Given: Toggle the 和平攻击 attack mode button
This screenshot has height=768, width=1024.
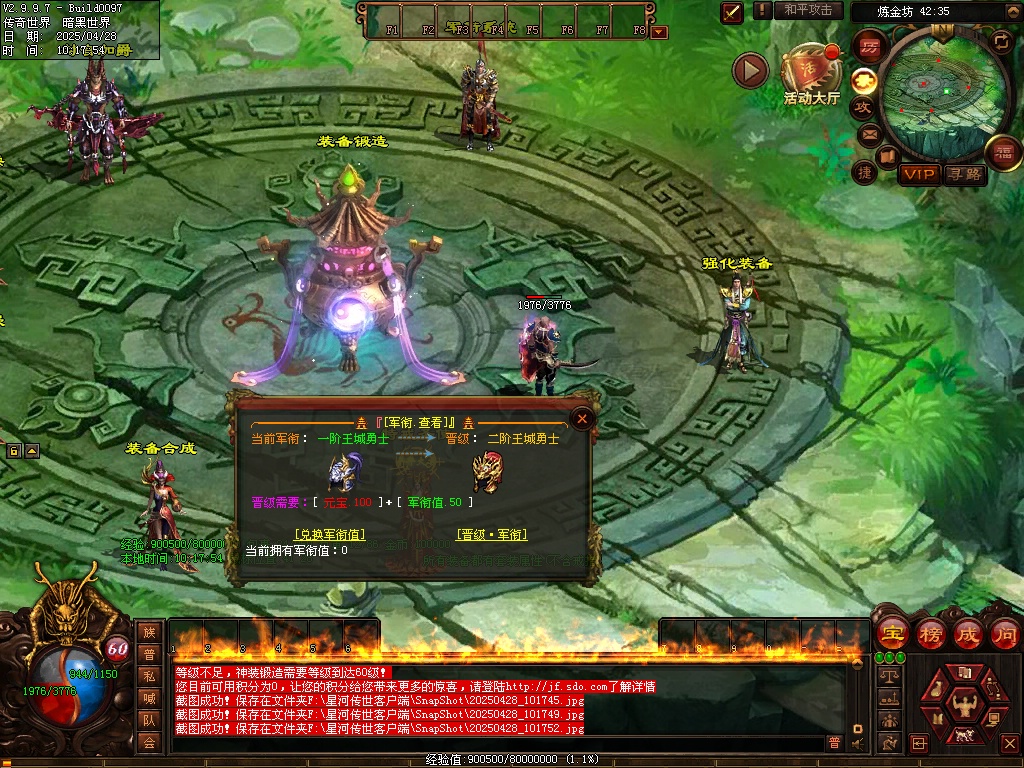Looking at the screenshot, I should click(x=808, y=10).
